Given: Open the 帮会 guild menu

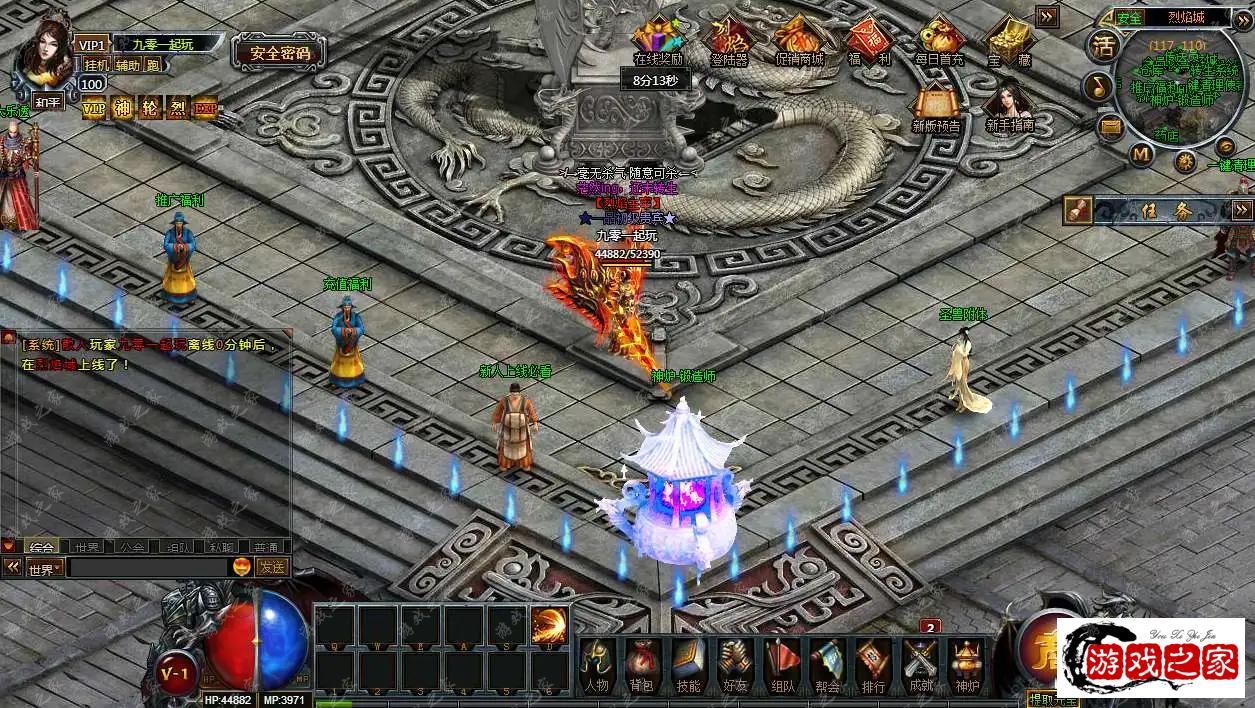Looking at the screenshot, I should (827, 664).
